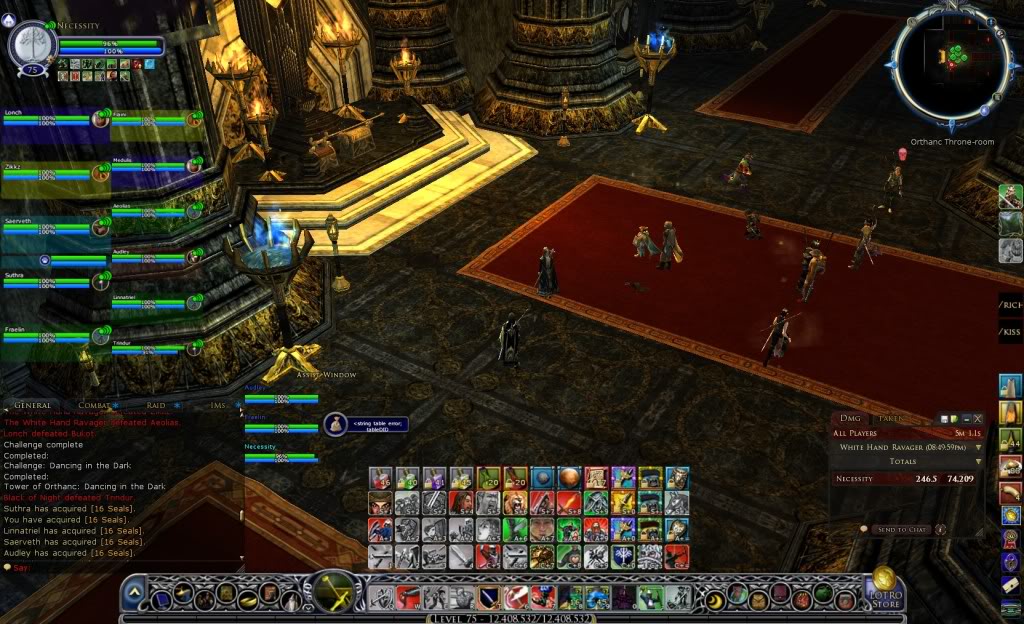This screenshot has height=624, width=1024.
Task: Click the Orthanc Throne-room minimap
Action: pos(951,65)
